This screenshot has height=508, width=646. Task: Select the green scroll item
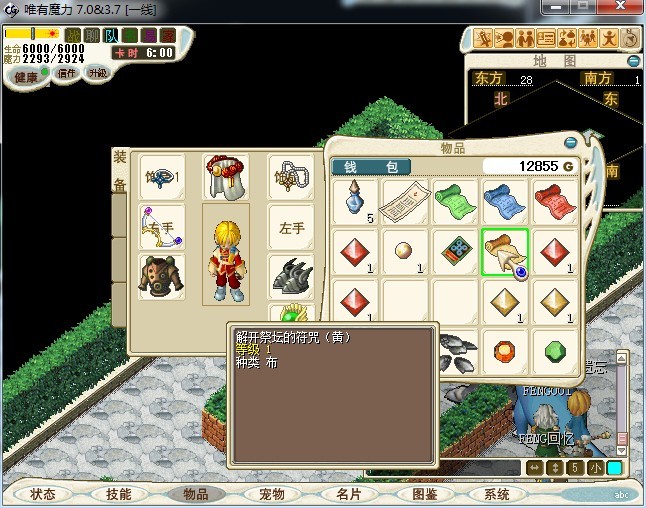[455, 202]
